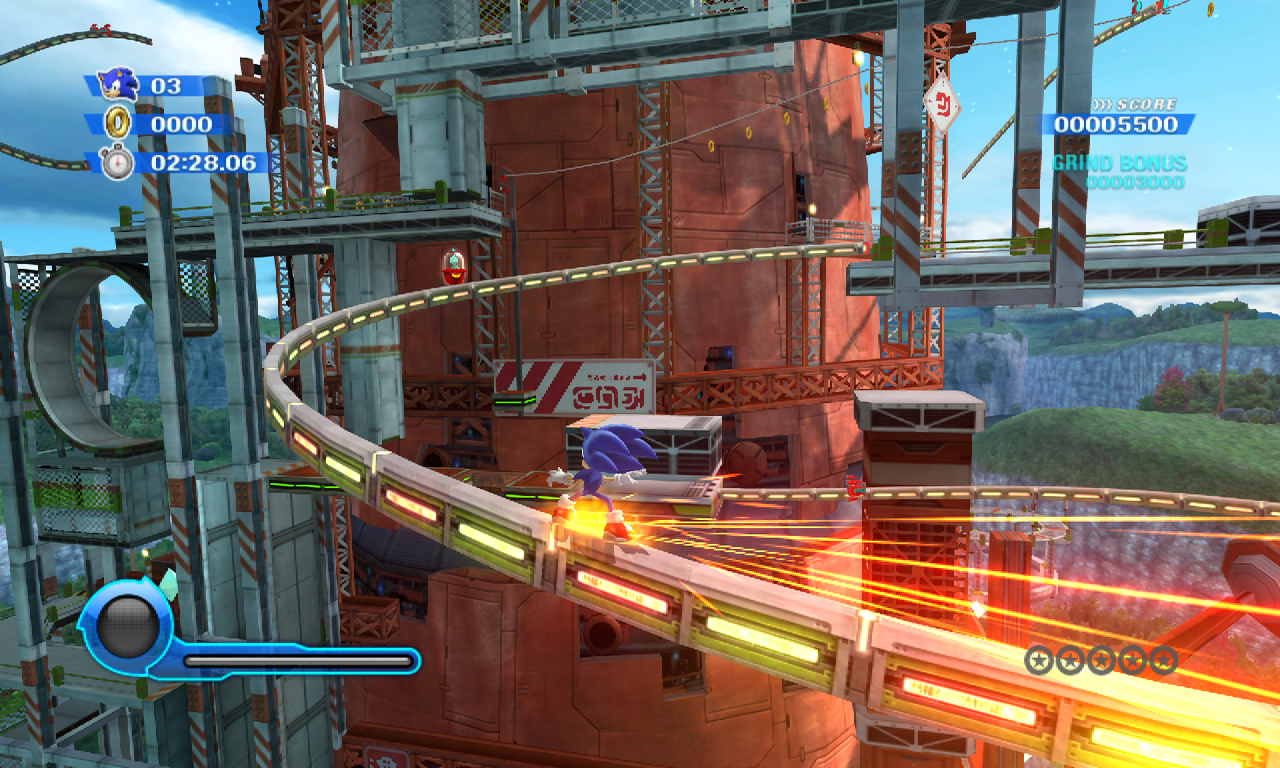
Task: Activate the circular Wisp power gauge
Action: tap(127, 627)
